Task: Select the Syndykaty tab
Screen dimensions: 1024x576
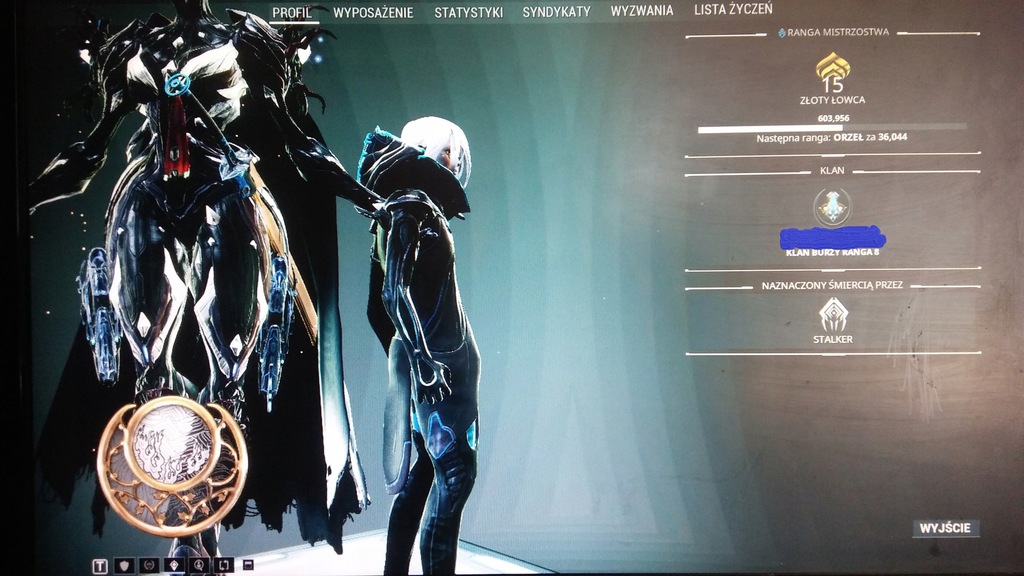Action: pyautogui.click(x=556, y=12)
